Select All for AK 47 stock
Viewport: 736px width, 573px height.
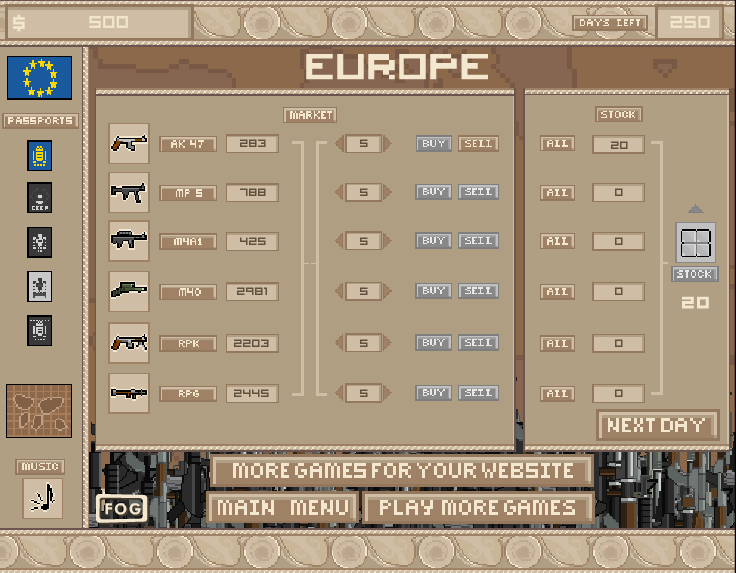click(x=557, y=144)
